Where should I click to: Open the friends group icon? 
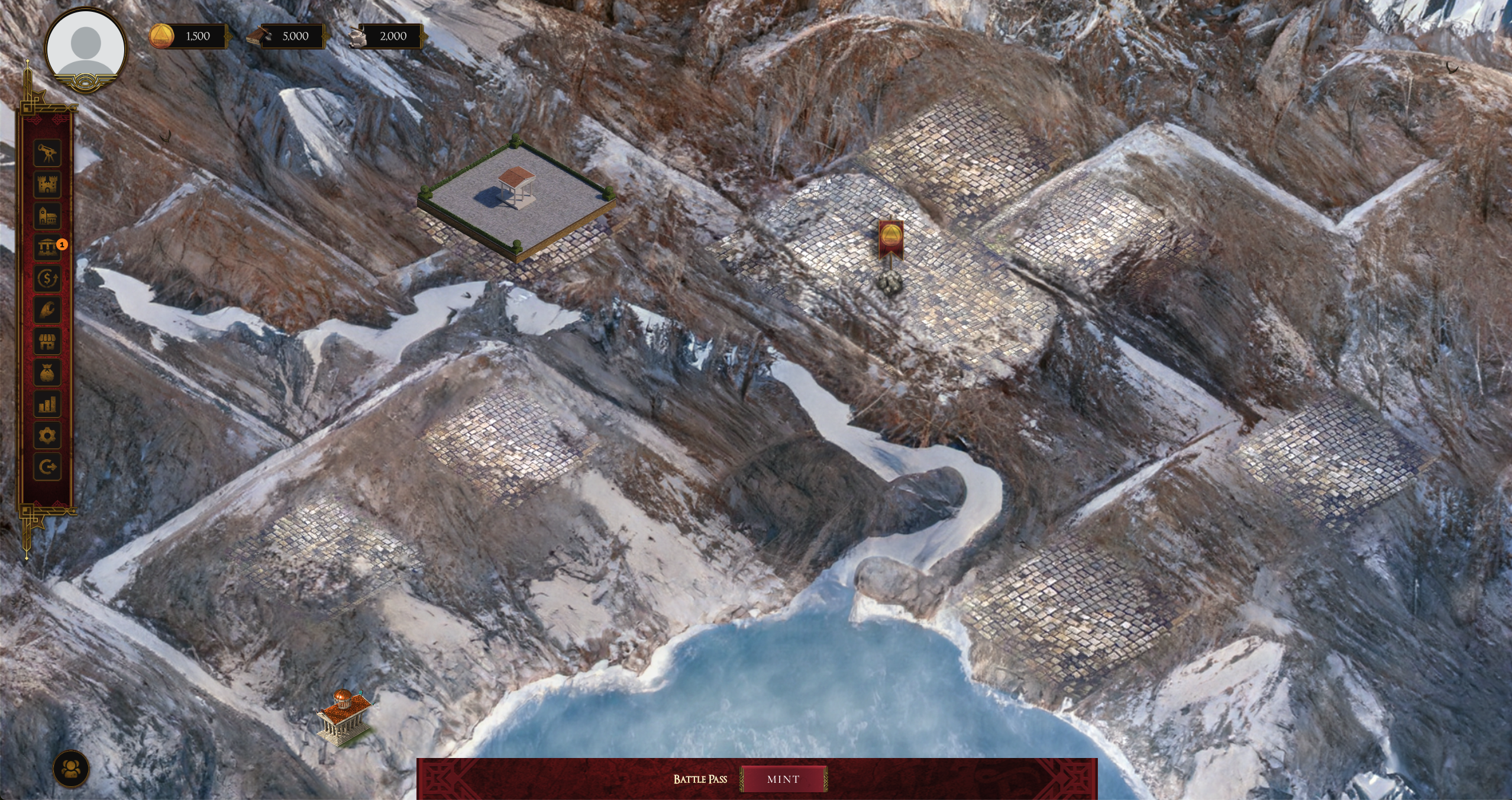click(x=71, y=769)
